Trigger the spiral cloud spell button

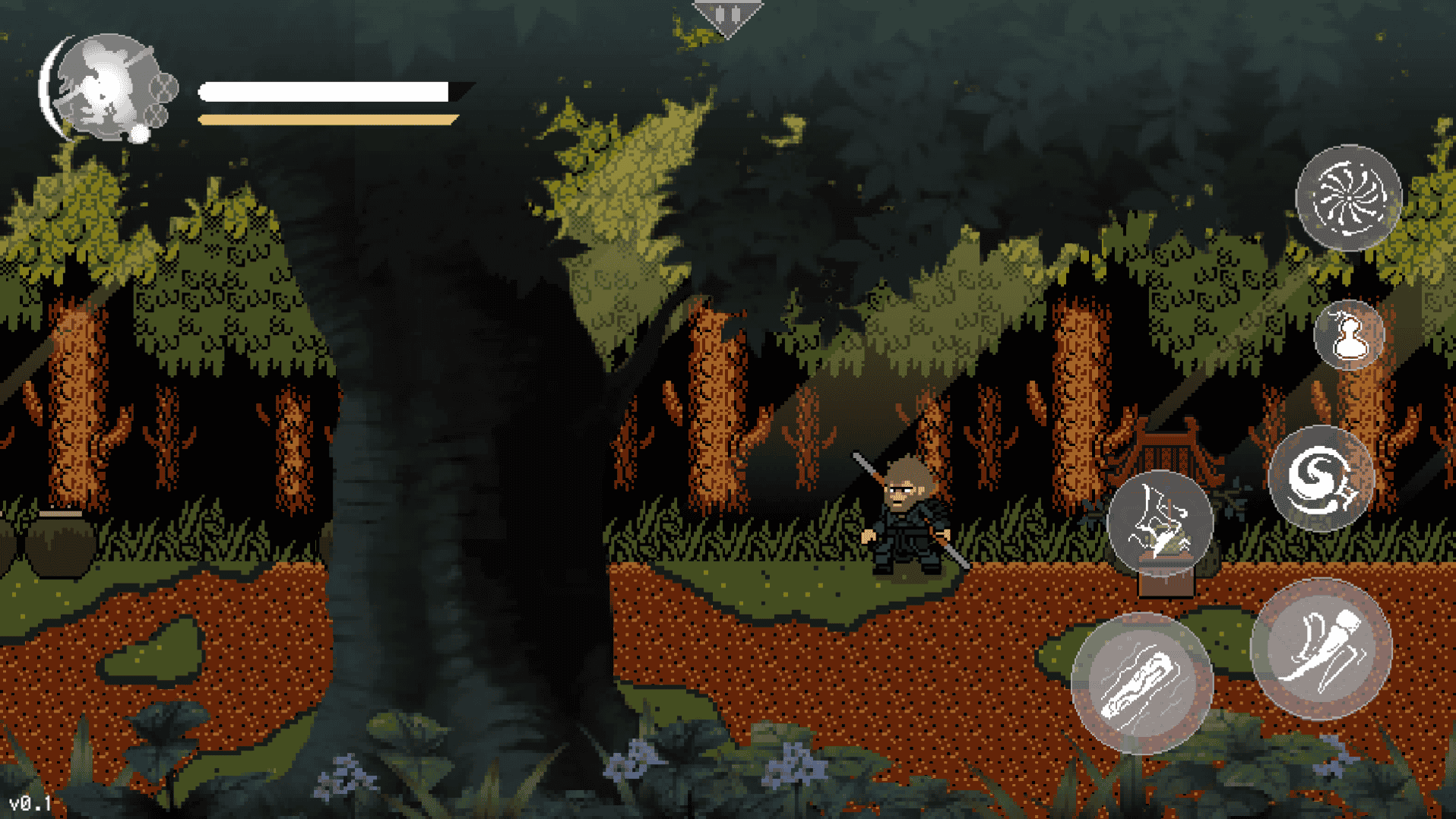(1321, 479)
